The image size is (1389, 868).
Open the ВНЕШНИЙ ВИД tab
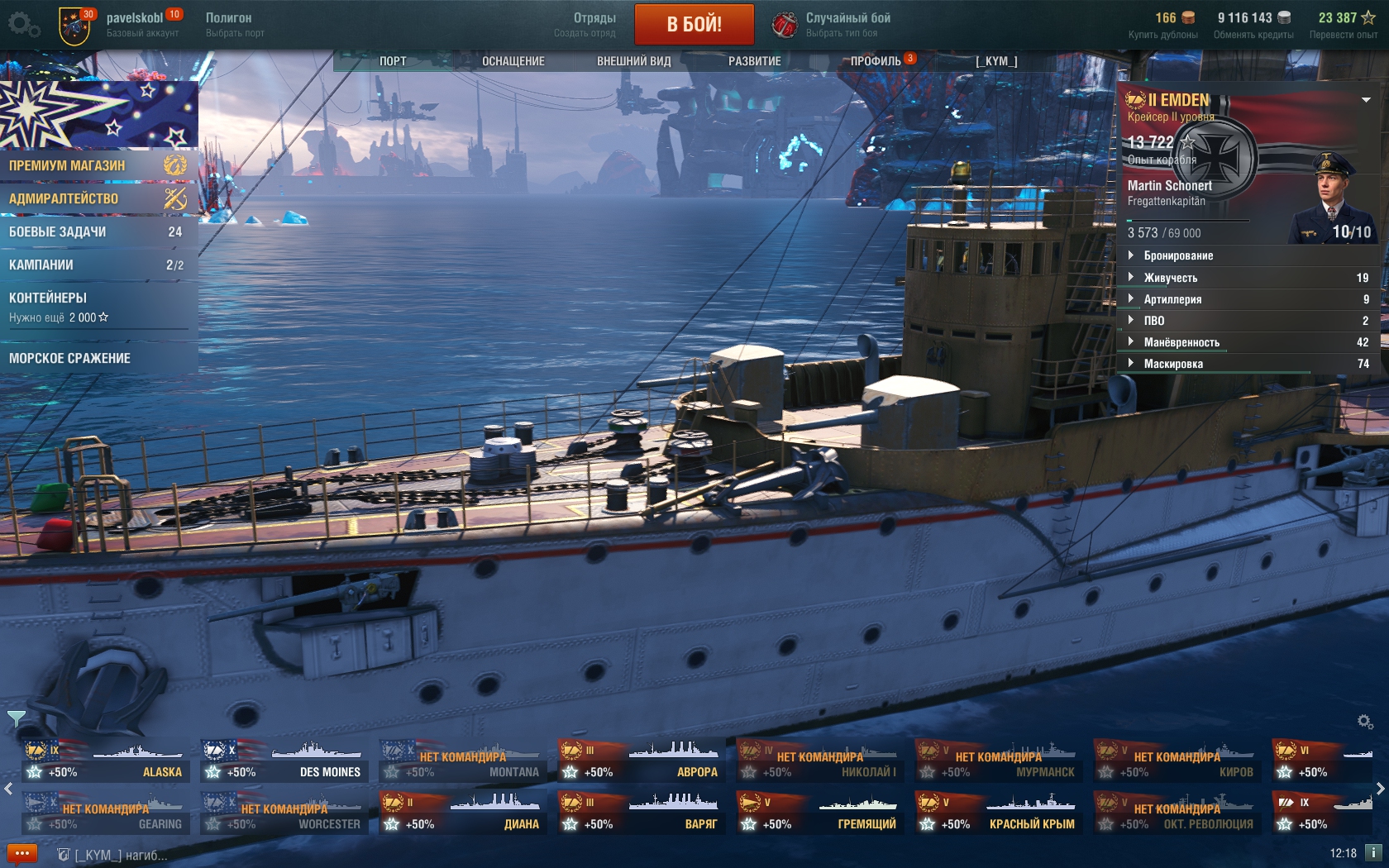(633, 61)
